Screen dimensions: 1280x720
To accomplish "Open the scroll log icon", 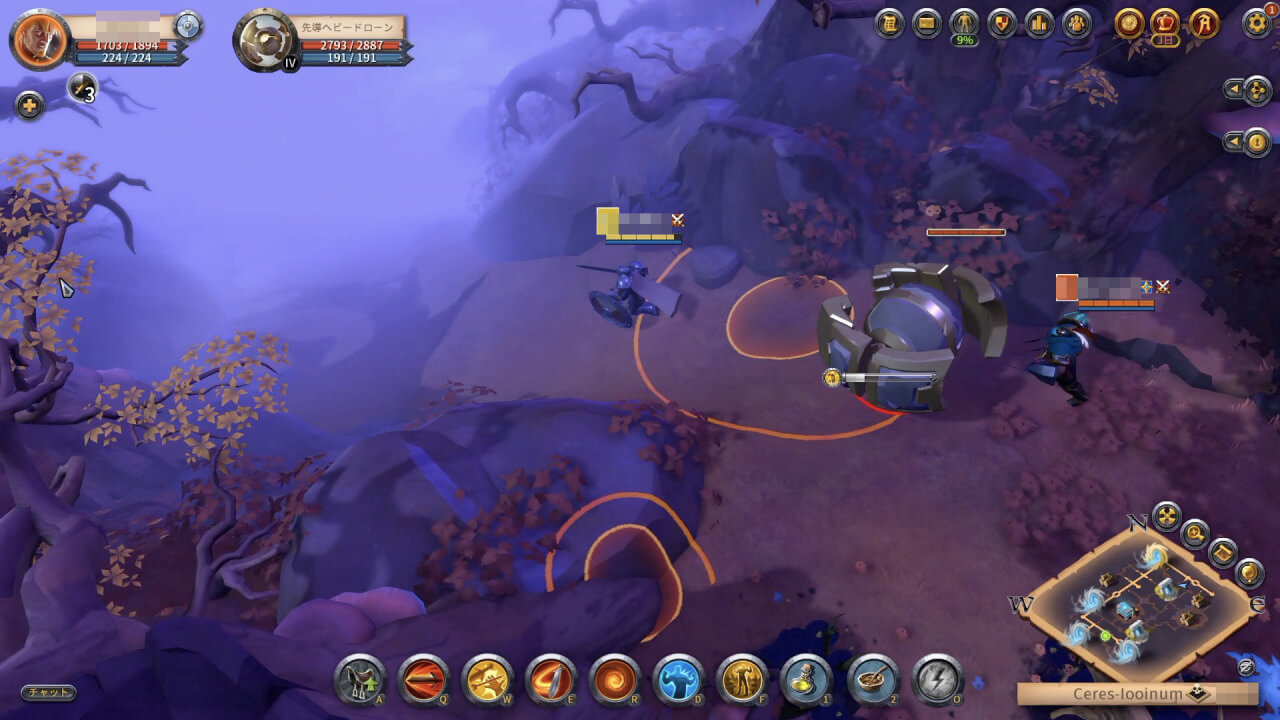I will (889, 23).
